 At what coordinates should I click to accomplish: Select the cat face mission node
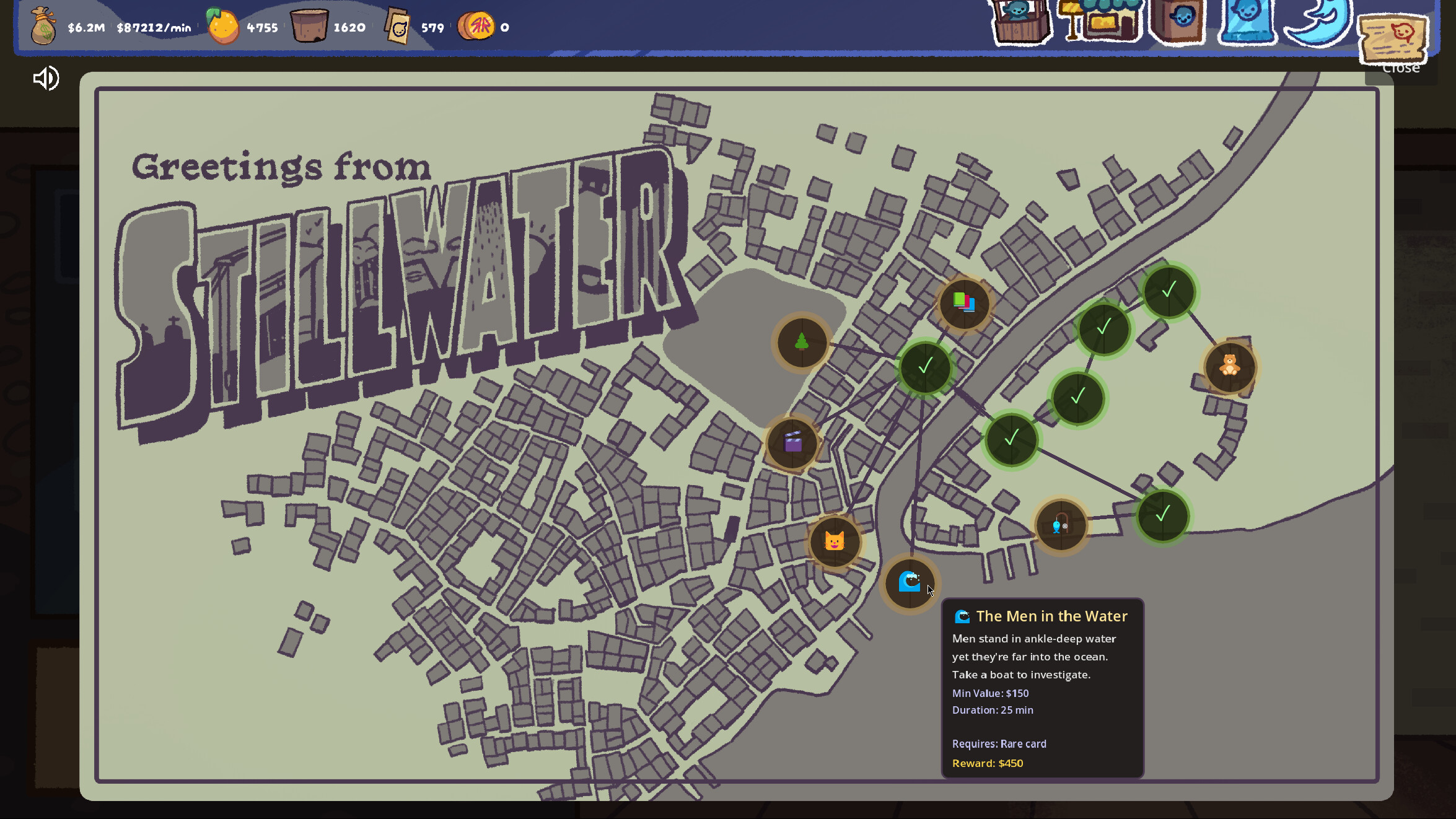(x=835, y=541)
